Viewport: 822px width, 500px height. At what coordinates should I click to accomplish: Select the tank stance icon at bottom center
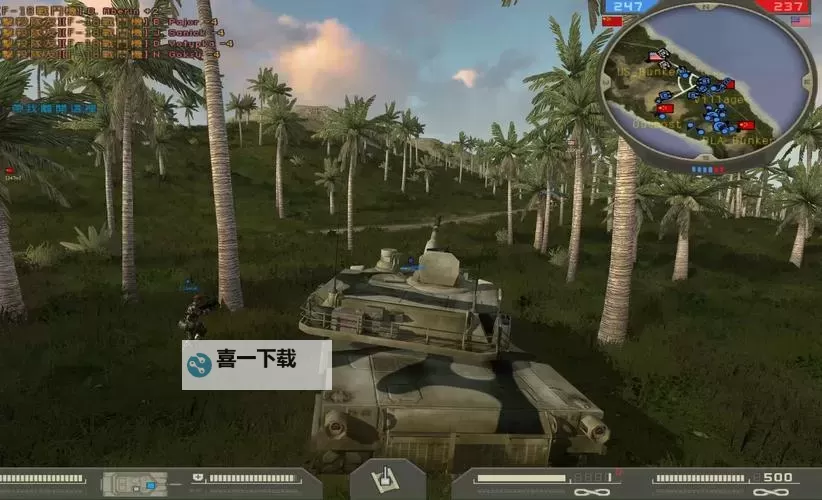pyautogui.click(x=387, y=480)
